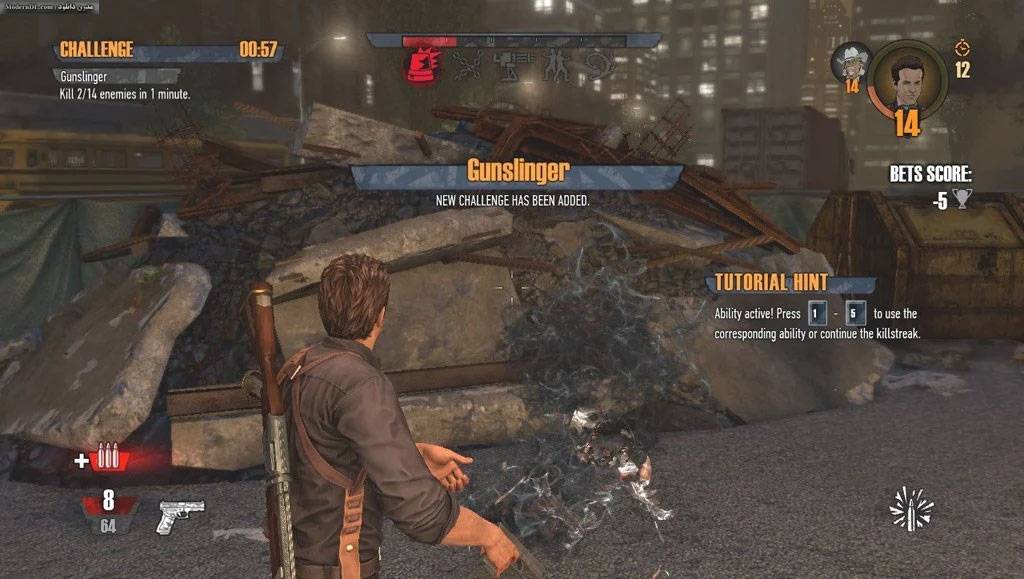Click the bullet burst icon

[x=911, y=508]
